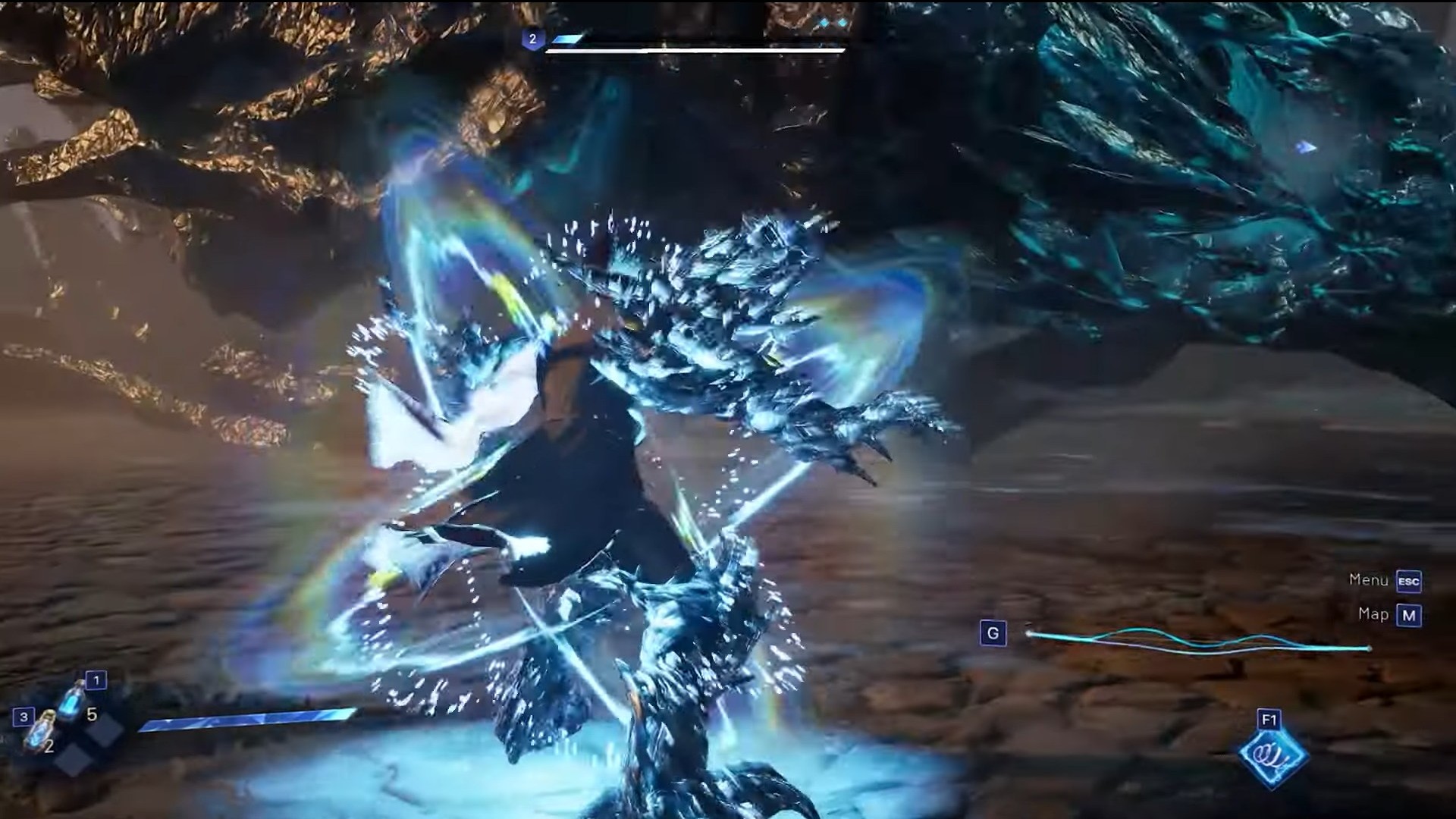1456x819 pixels.
Task: Activate the blue diamond spiral ability
Action: 1273,755
